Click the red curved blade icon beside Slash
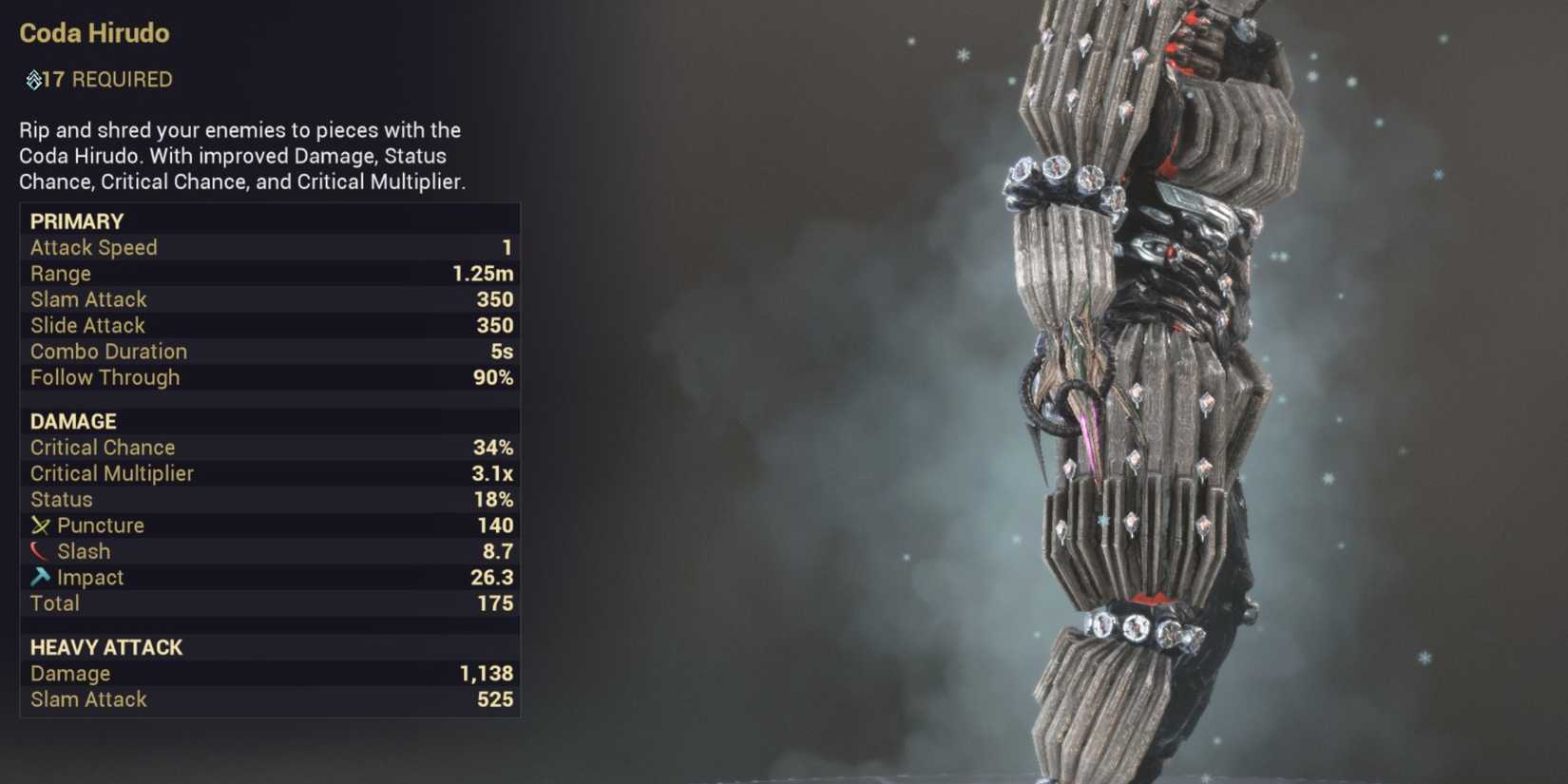The width and height of the screenshot is (1568, 784). tap(38, 550)
